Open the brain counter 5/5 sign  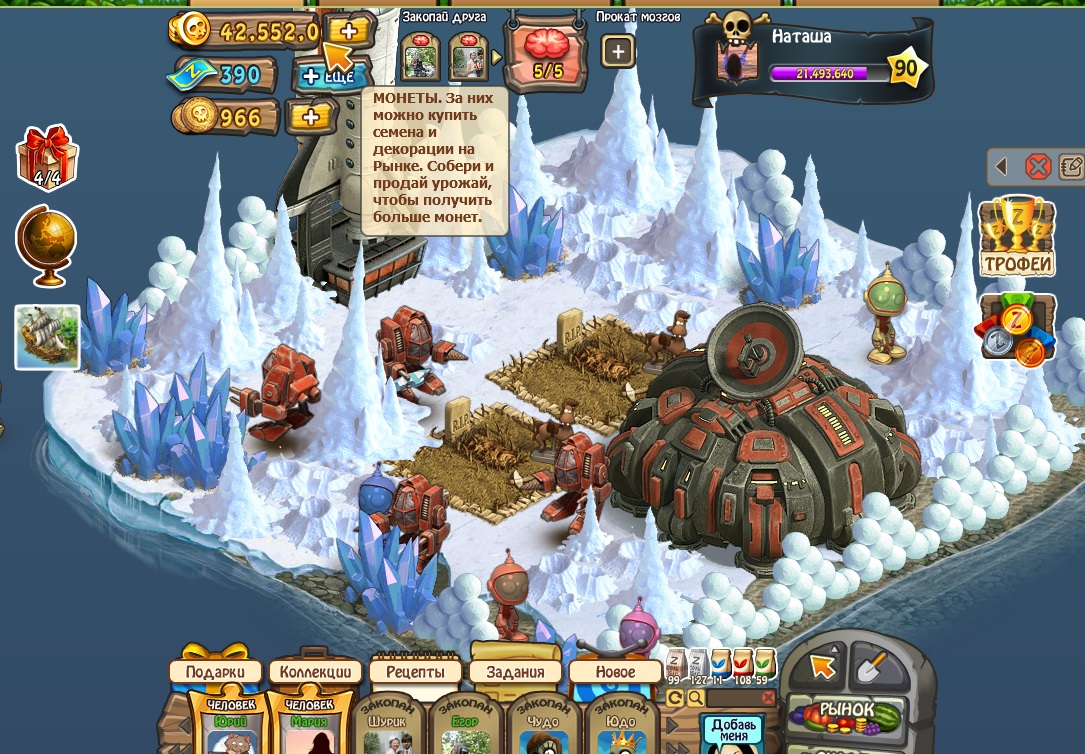pos(546,55)
